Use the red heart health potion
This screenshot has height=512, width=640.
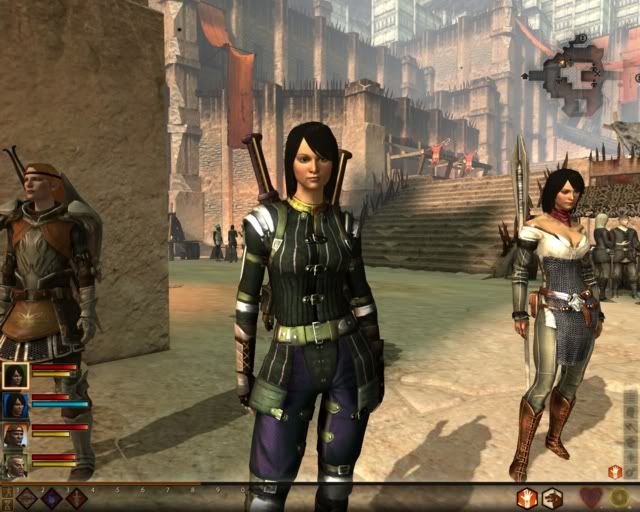coord(591,498)
